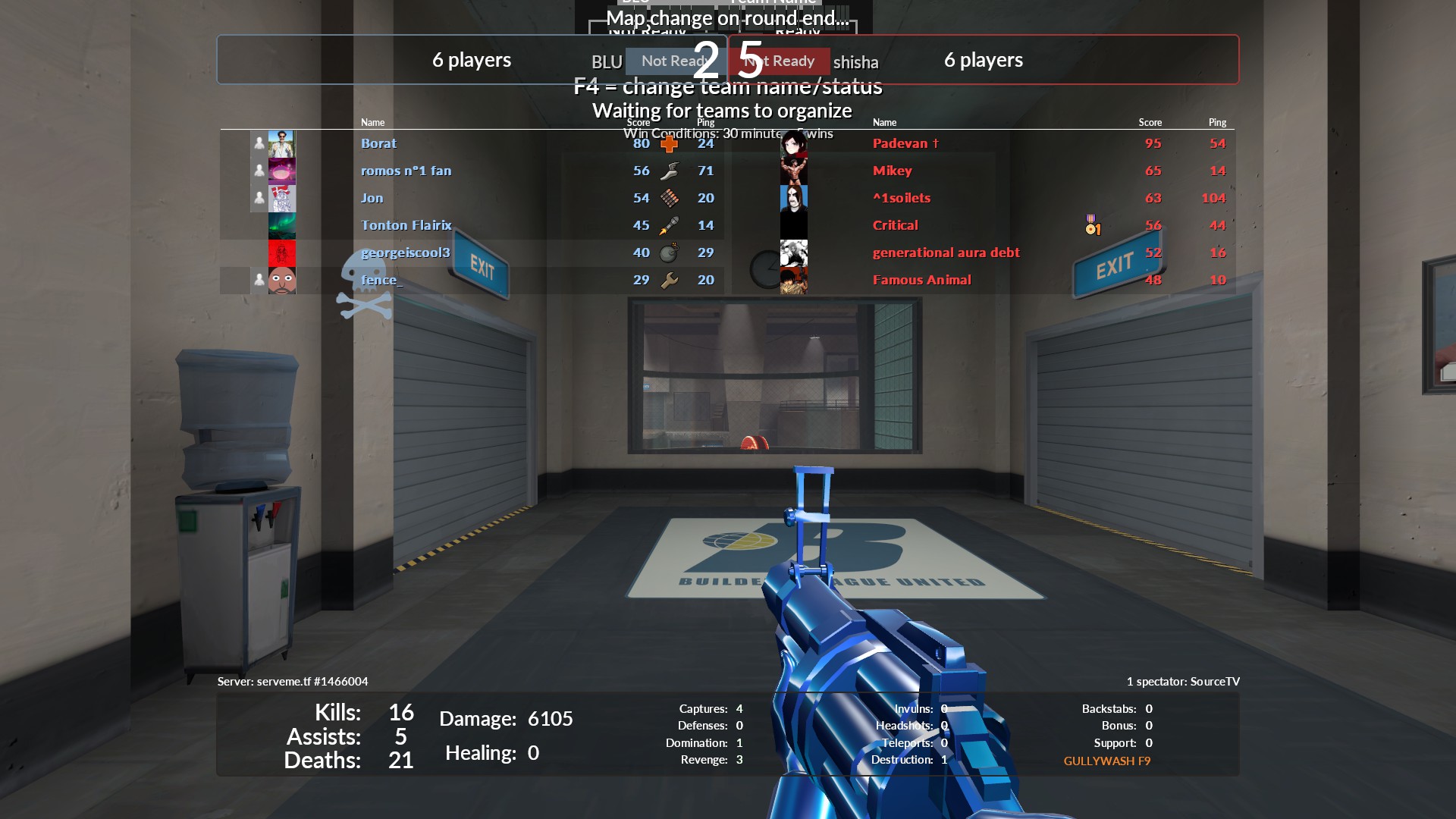This screenshot has height=819, width=1456.
Task: Select player romos n°1 fan
Action: pos(406,171)
